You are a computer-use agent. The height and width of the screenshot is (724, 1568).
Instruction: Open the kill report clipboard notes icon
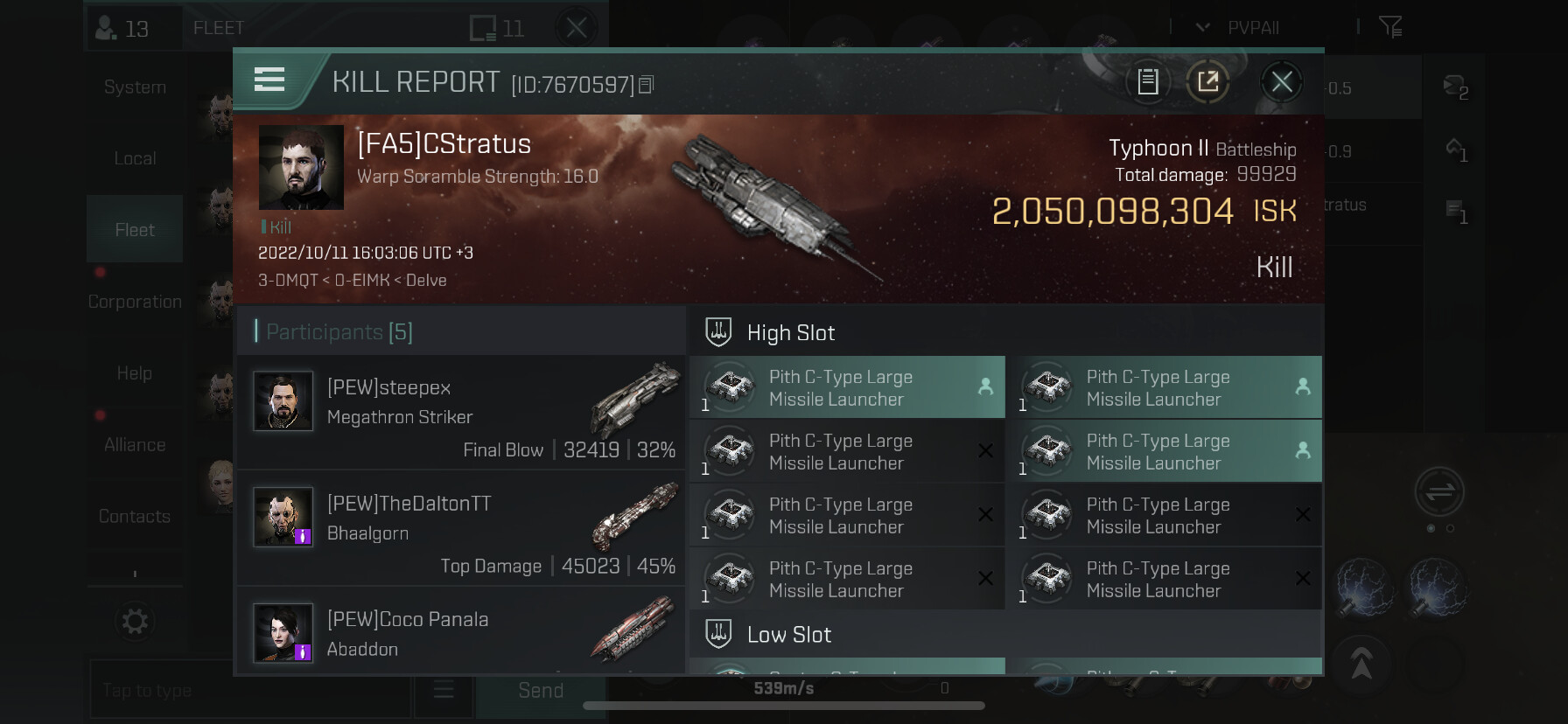[1148, 82]
